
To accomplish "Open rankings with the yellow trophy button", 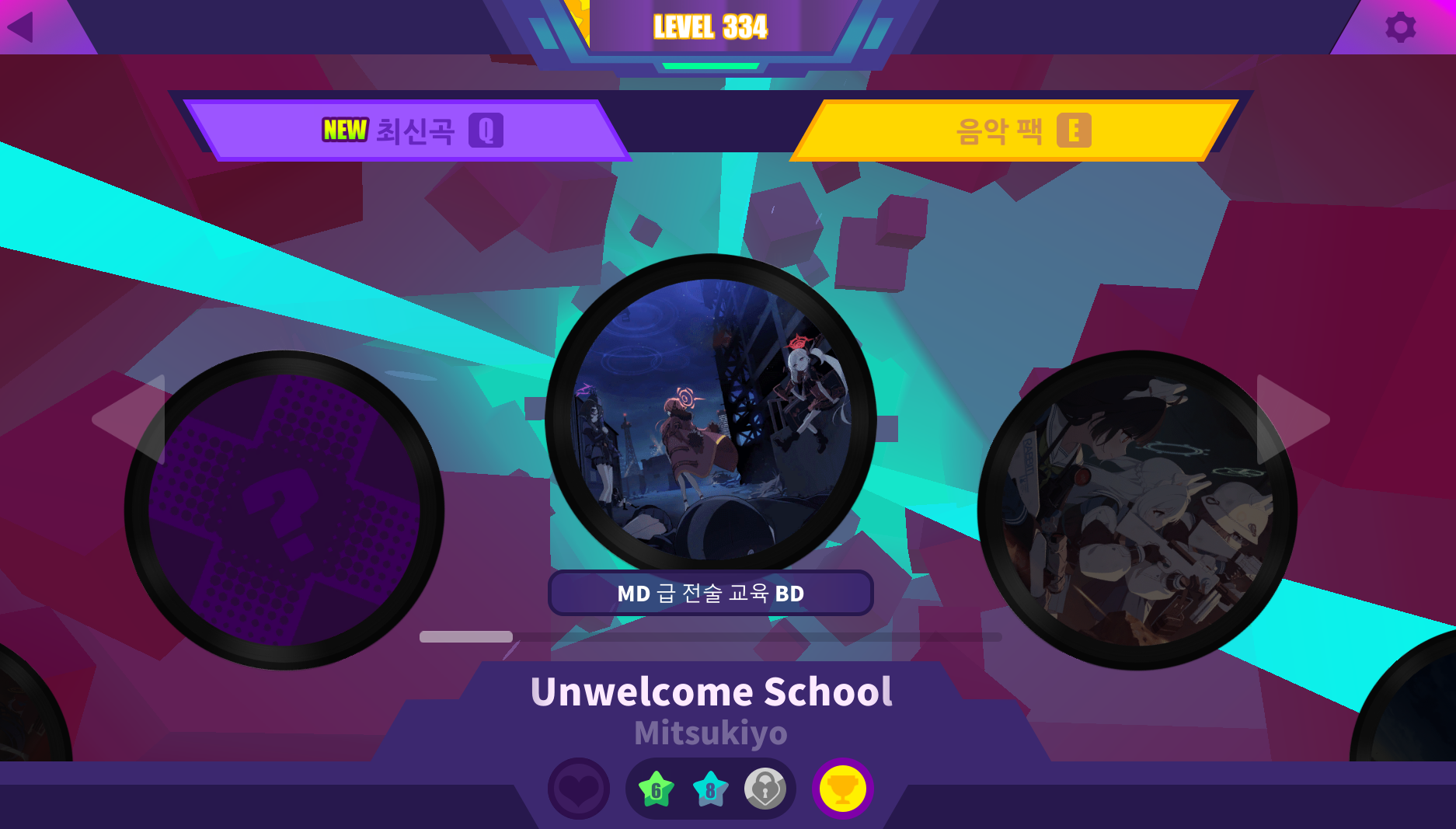I will (843, 789).
